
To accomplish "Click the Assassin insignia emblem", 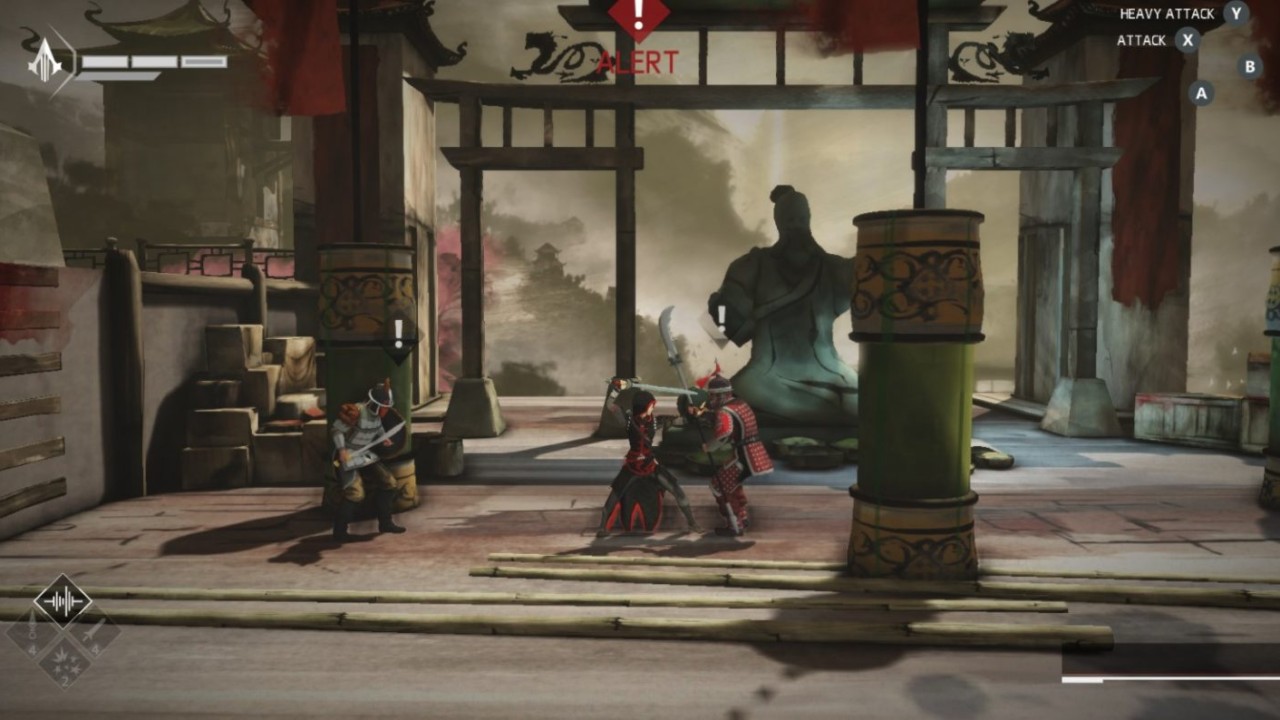I will tap(47, 63).
